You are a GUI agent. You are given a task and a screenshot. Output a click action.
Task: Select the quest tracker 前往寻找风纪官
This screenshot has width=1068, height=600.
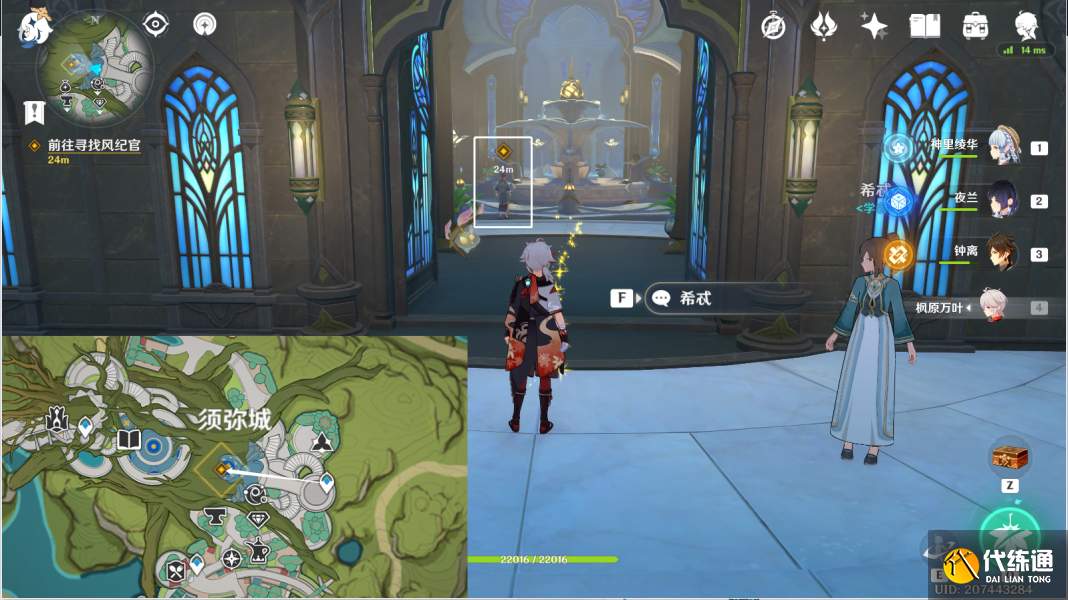(93, 145)
